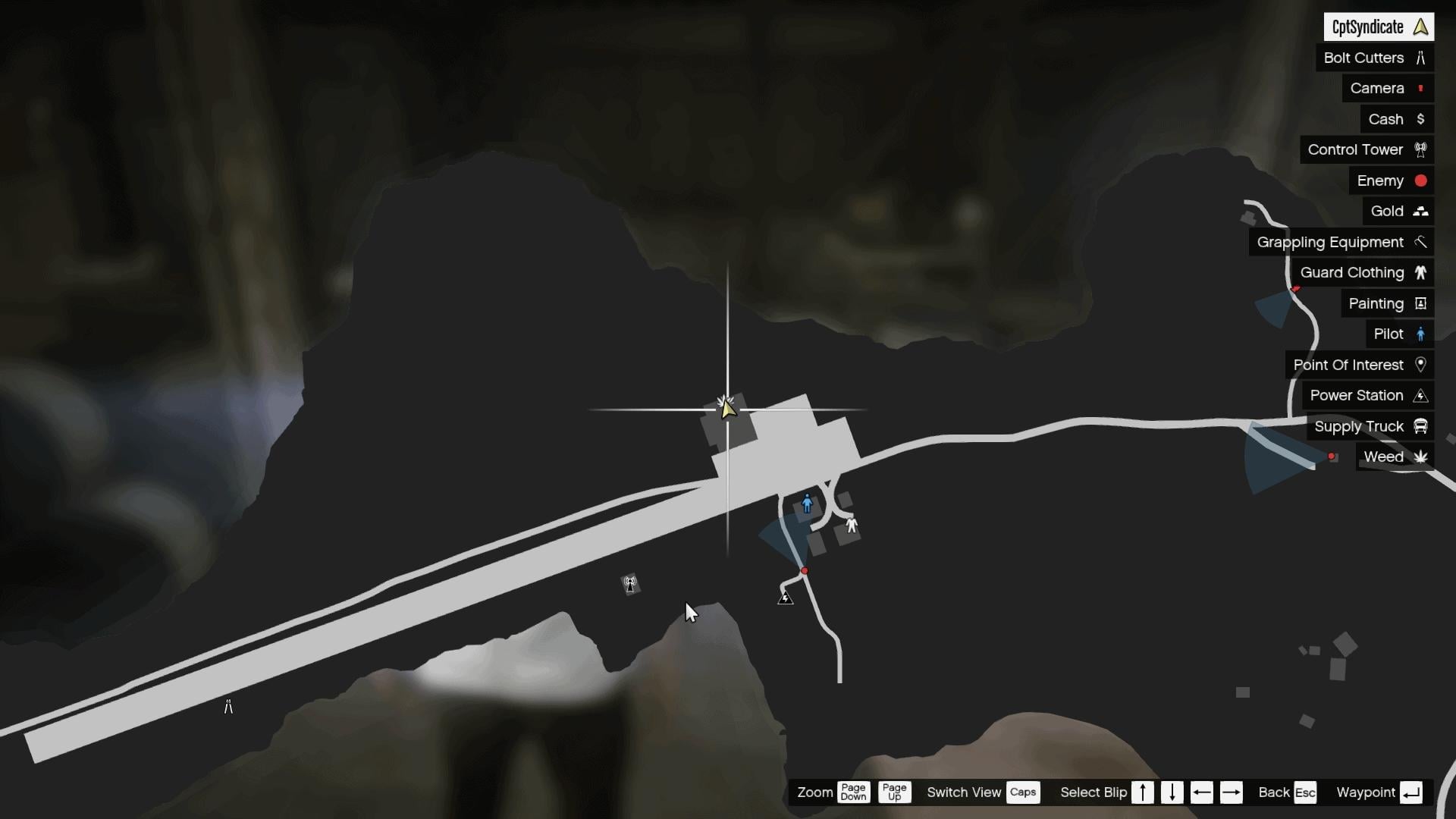Click the Select Blip up arrow key
Screen dimensions: 1456x819
[x=1143, y=792]
